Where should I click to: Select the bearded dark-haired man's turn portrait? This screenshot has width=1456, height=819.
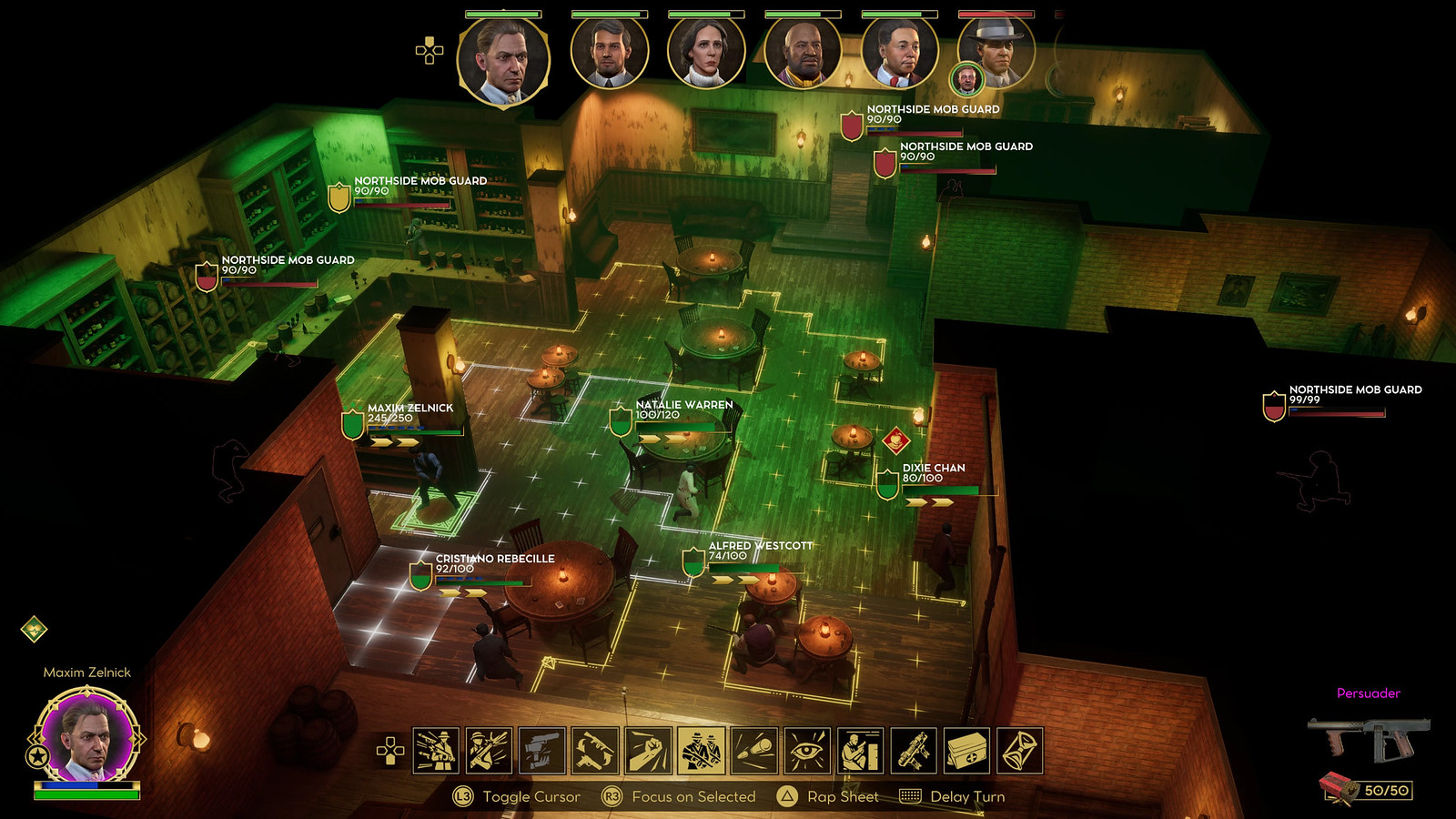tap(609, 53)
